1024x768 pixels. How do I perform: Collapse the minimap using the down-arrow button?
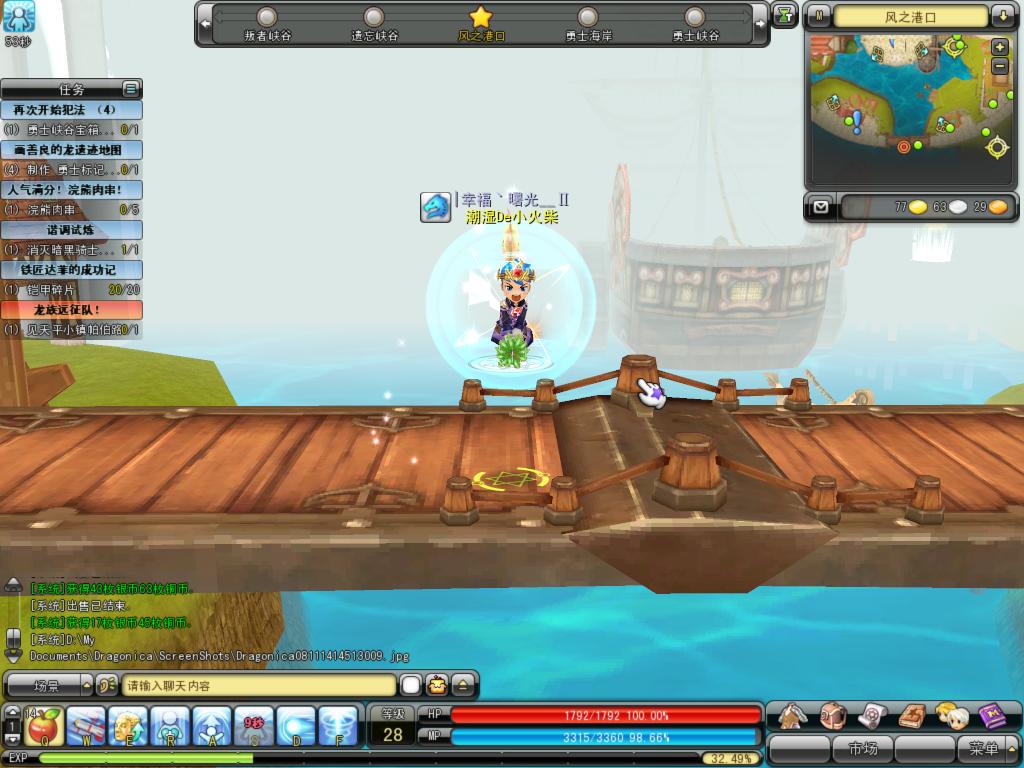tap(1002, 16)
